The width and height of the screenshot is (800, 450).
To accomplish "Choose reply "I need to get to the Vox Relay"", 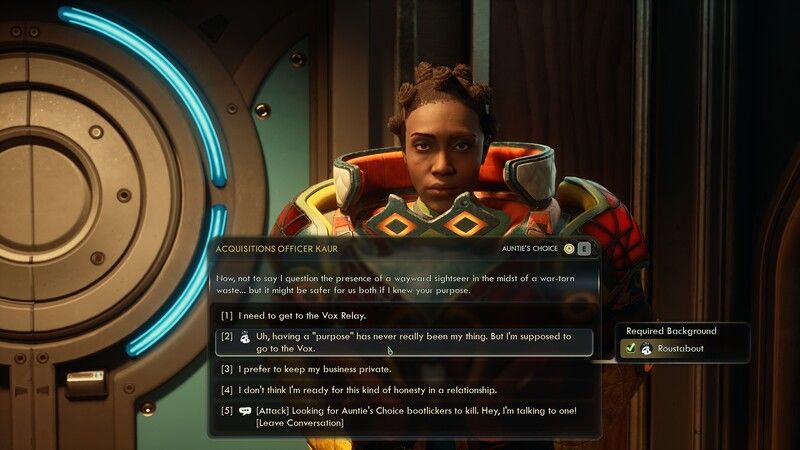I will coord(303,316).
